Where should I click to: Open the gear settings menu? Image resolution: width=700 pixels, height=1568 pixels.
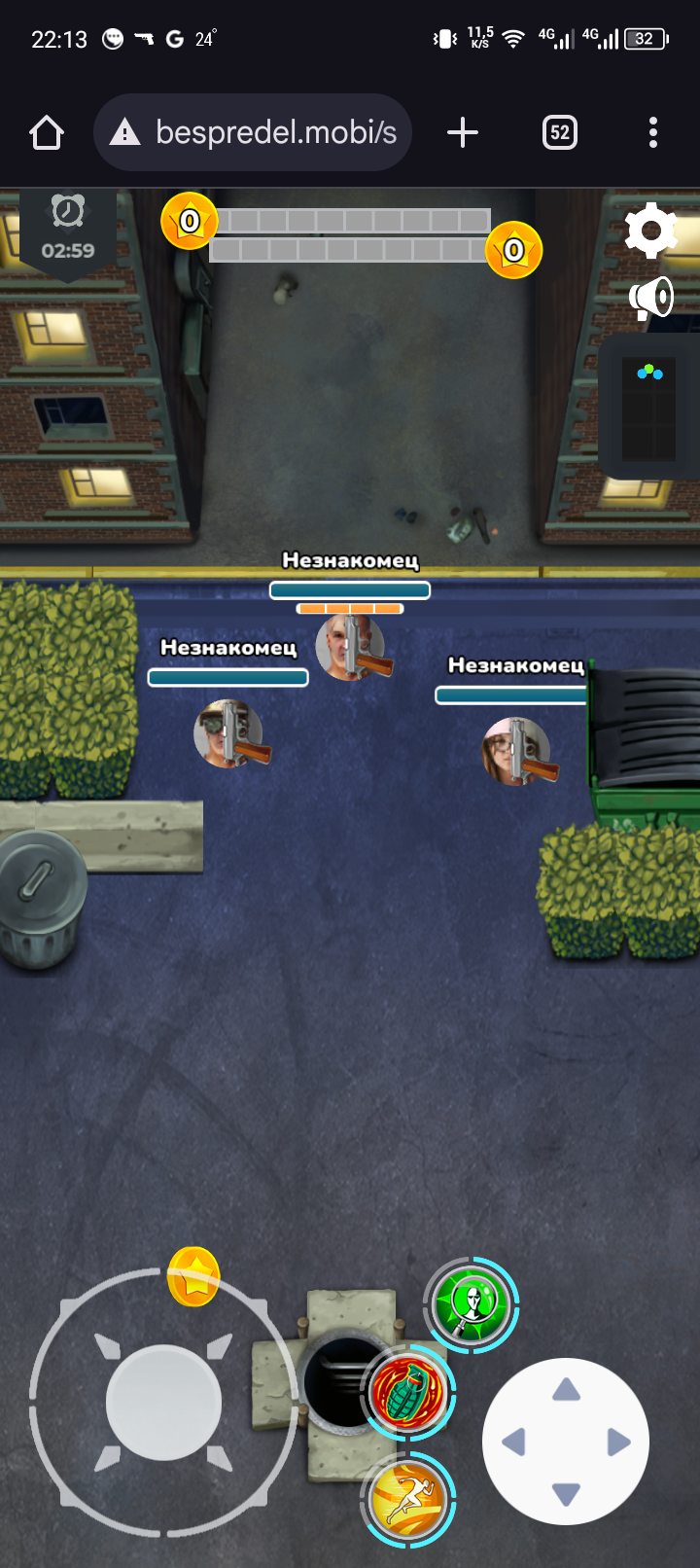[650, 231]
